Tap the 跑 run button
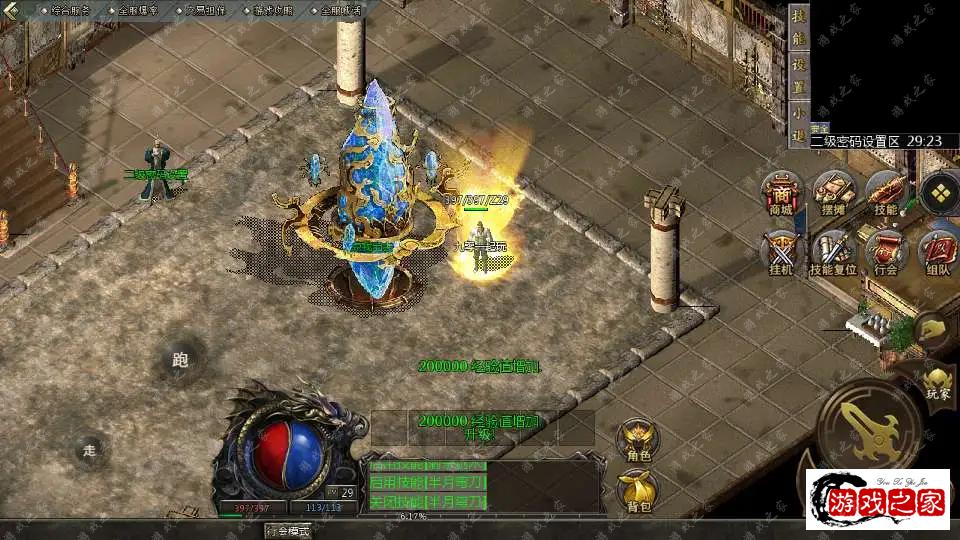 coord(181,360)
